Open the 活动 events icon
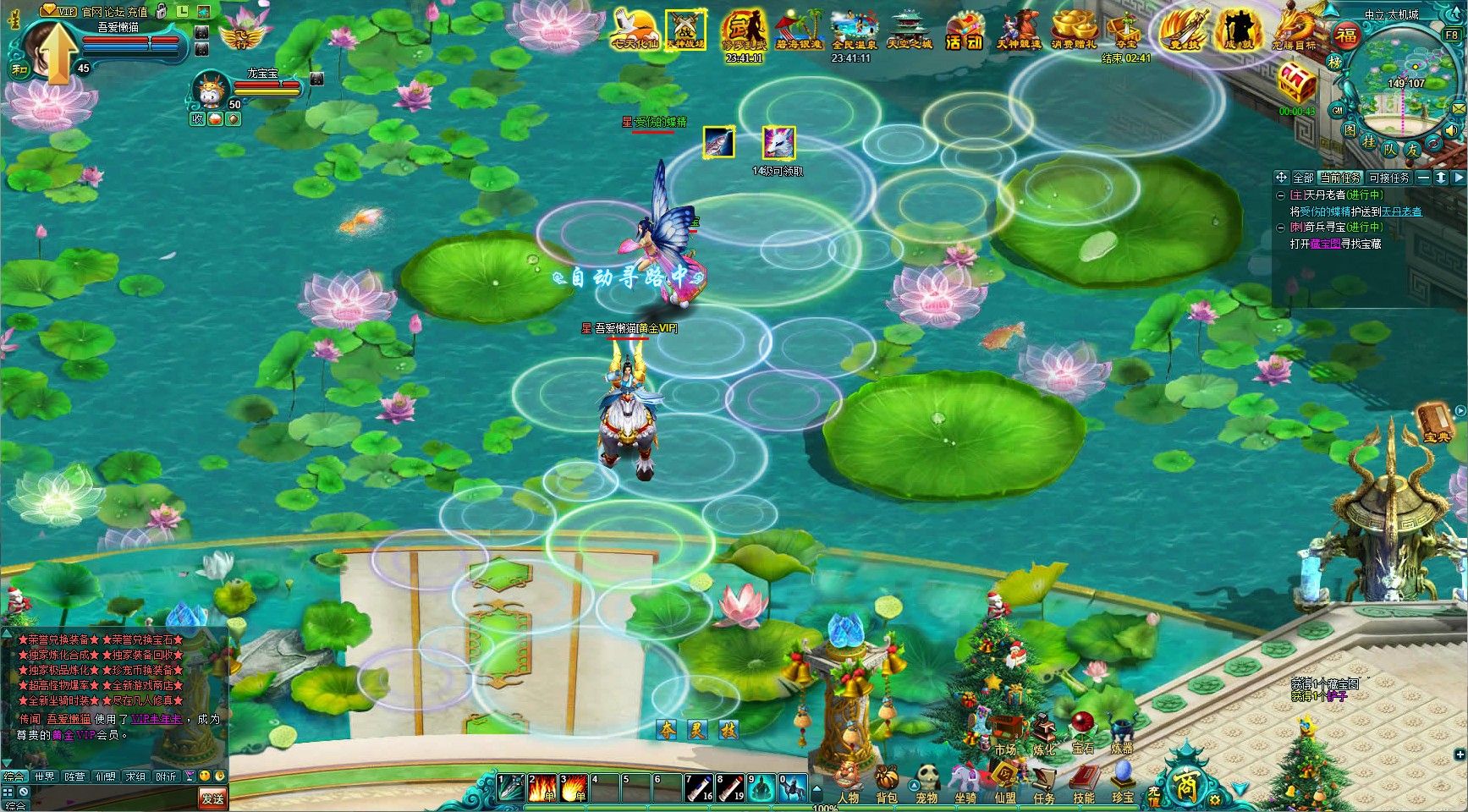 click(964, 30)
